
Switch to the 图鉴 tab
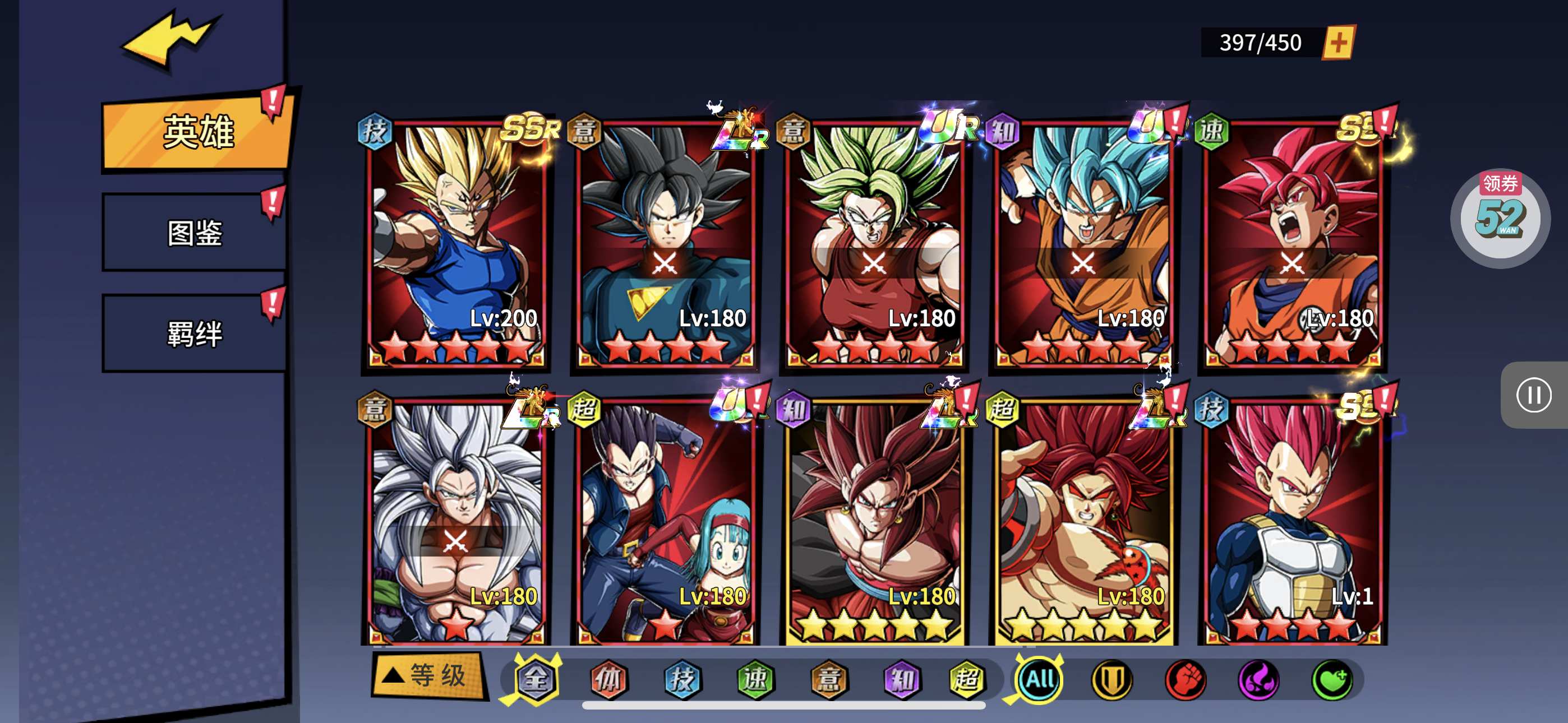(x=195, y=233)
